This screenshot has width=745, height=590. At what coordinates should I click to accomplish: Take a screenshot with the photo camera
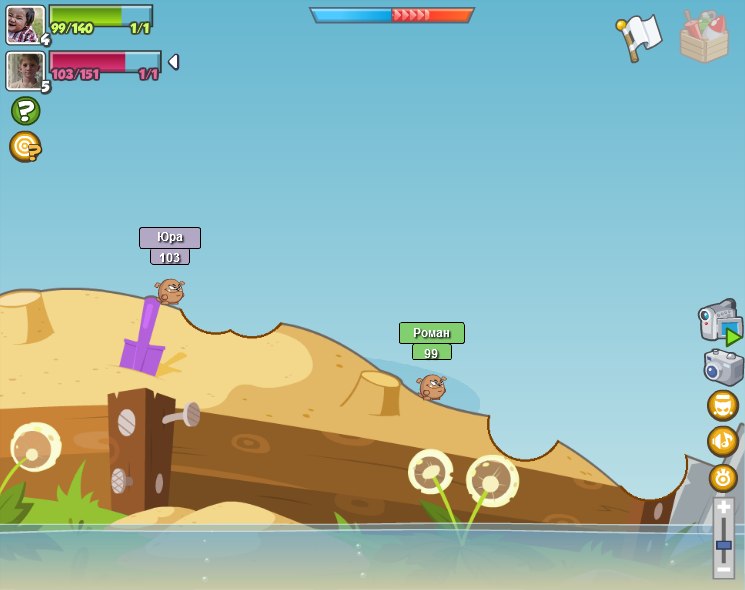pyautogui.click(x=723, y=367)
